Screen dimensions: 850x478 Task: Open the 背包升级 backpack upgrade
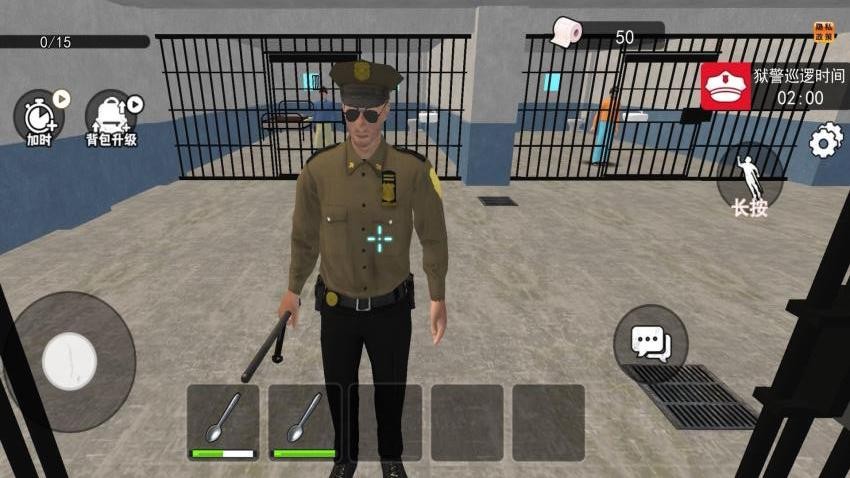(110, 116)
